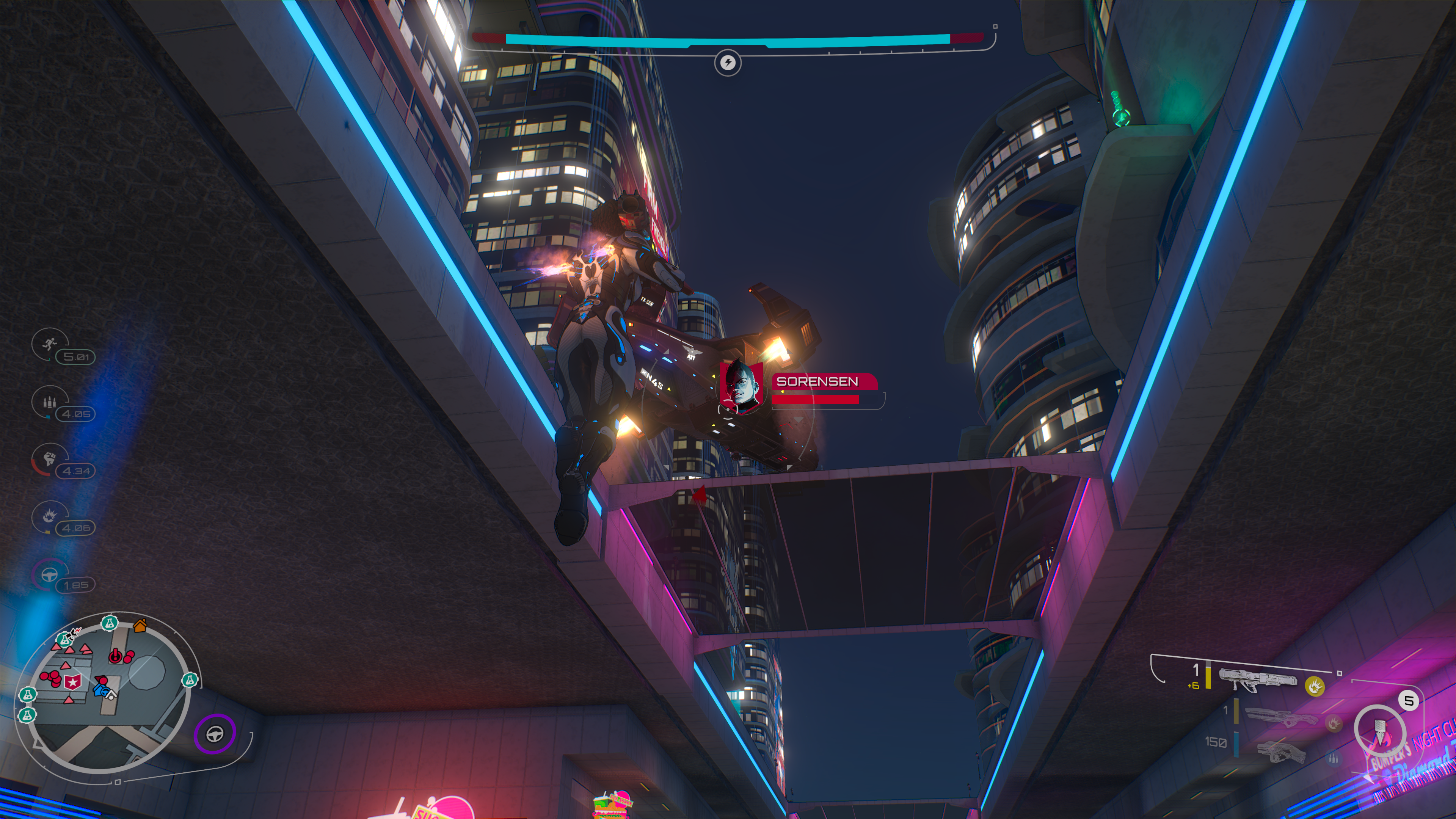Open the Driving skill icon showing 1.85

tap(49, 575)
